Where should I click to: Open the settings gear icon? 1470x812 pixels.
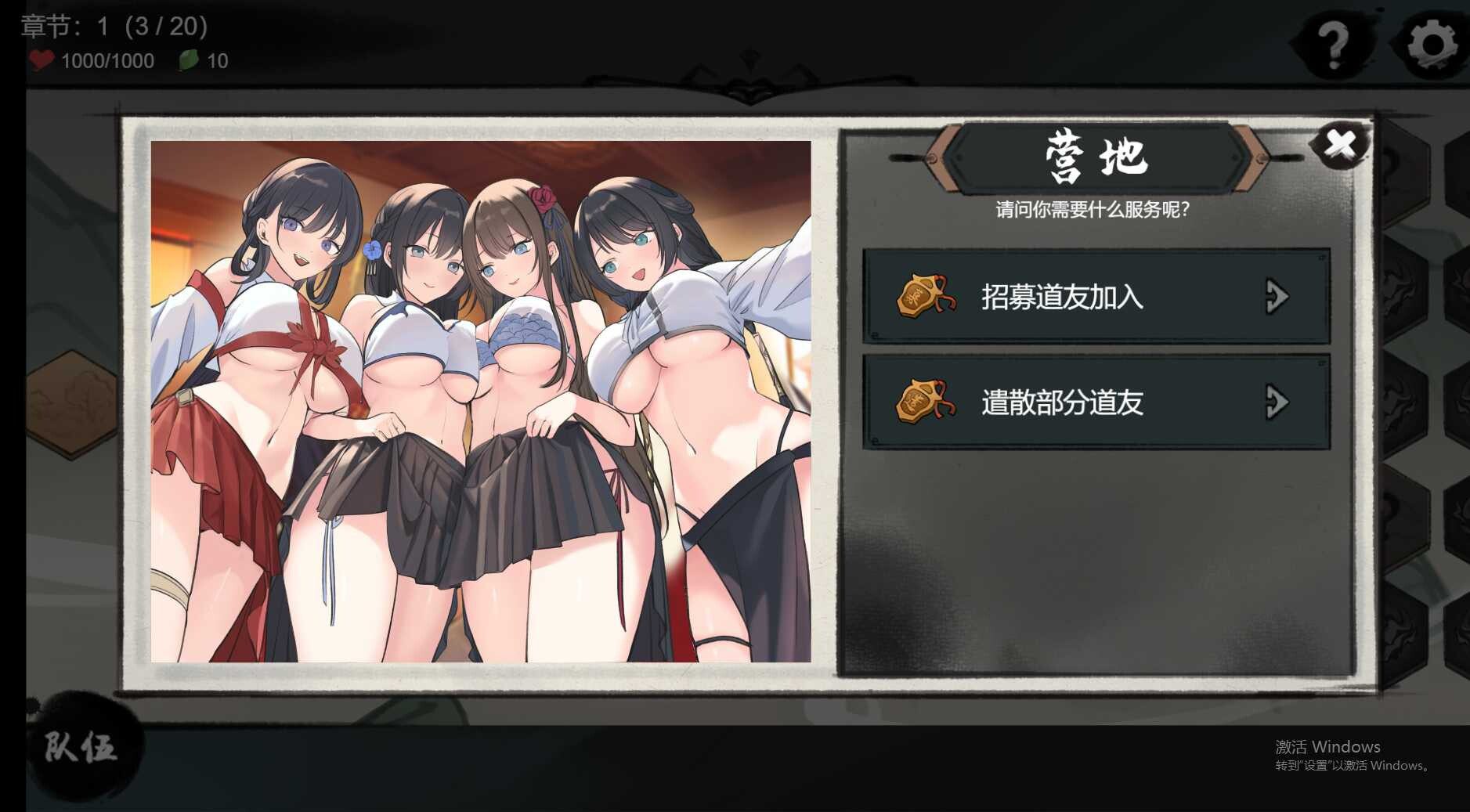coord(1432,45)
